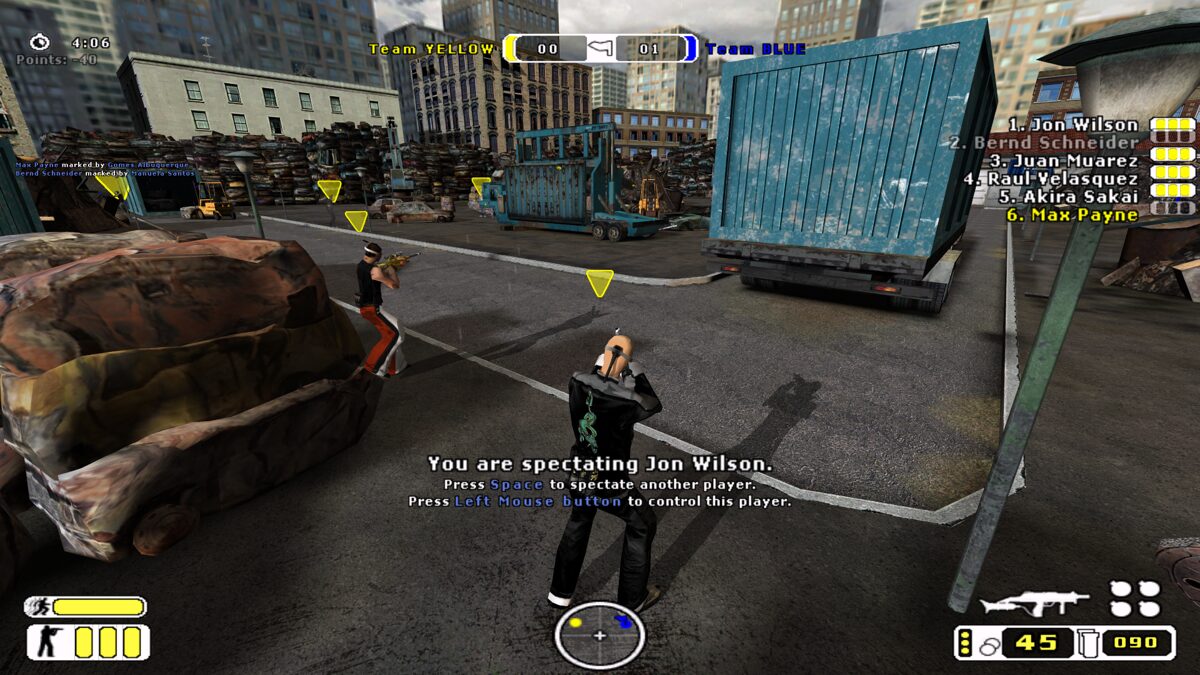Select the submachine gun weapon icon

1034,602
